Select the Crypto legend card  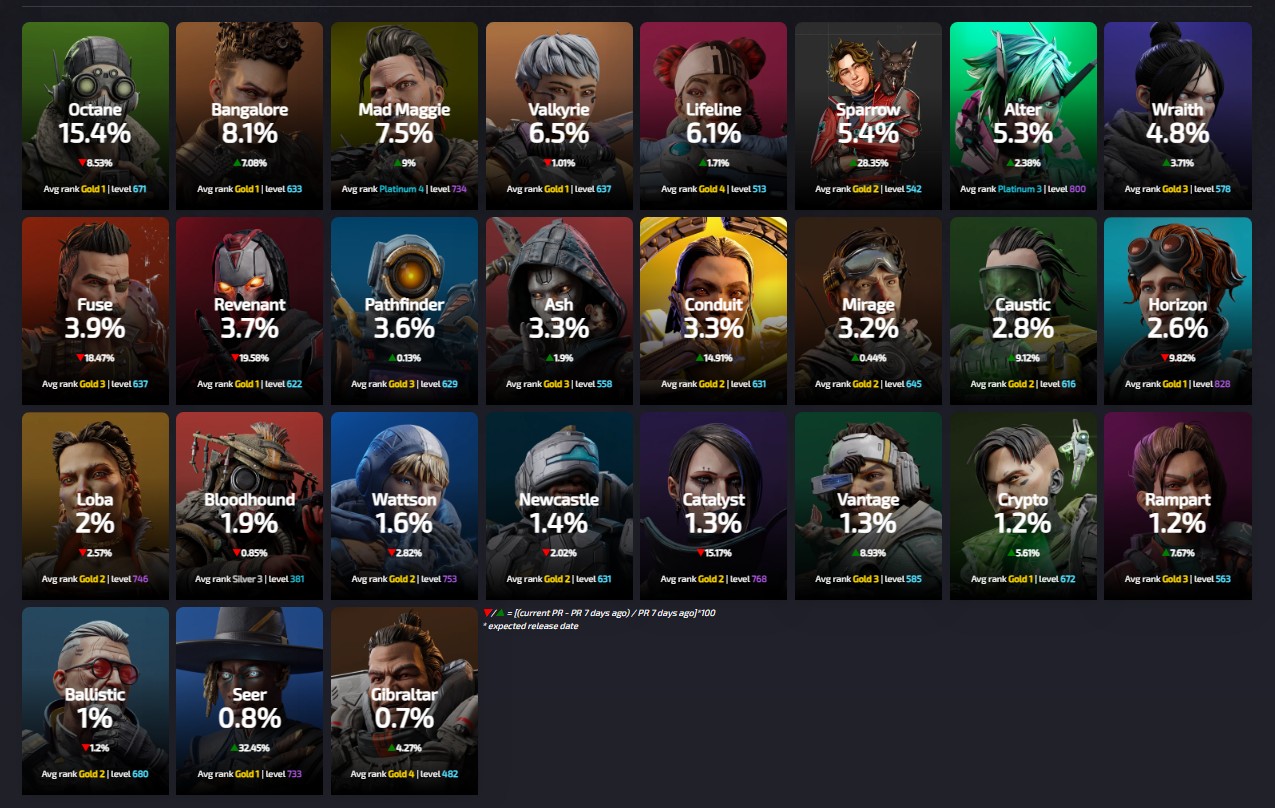[1023, 506]
